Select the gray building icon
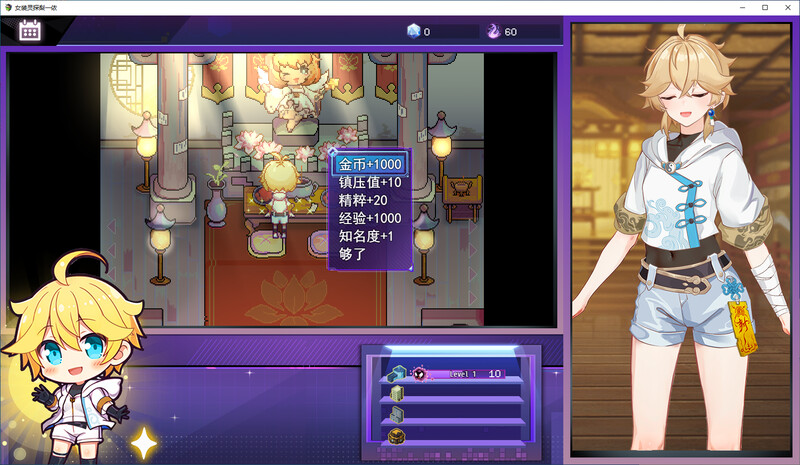This screenshot has height=465, width=800. click(x=396, y=414)
